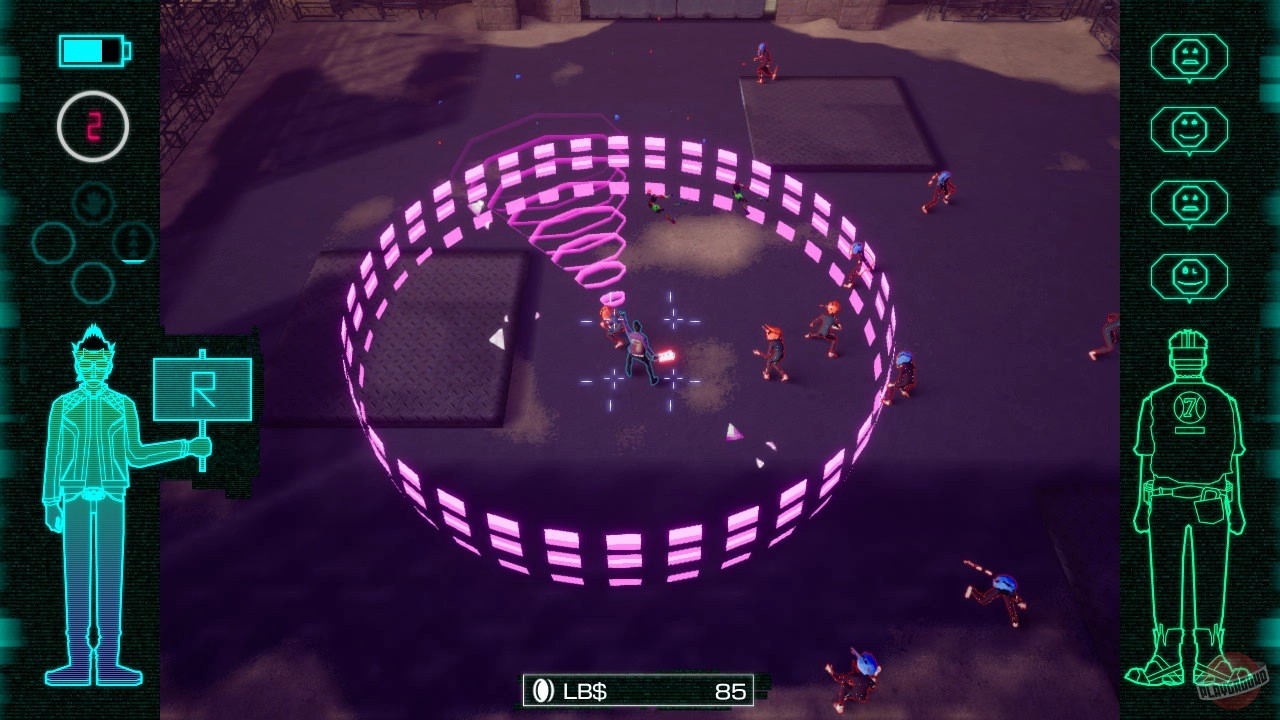Click the double-arrow jump skill icon
This screenshot has height=720, width=1280.
pyautogui.click(x=135, y=243)
